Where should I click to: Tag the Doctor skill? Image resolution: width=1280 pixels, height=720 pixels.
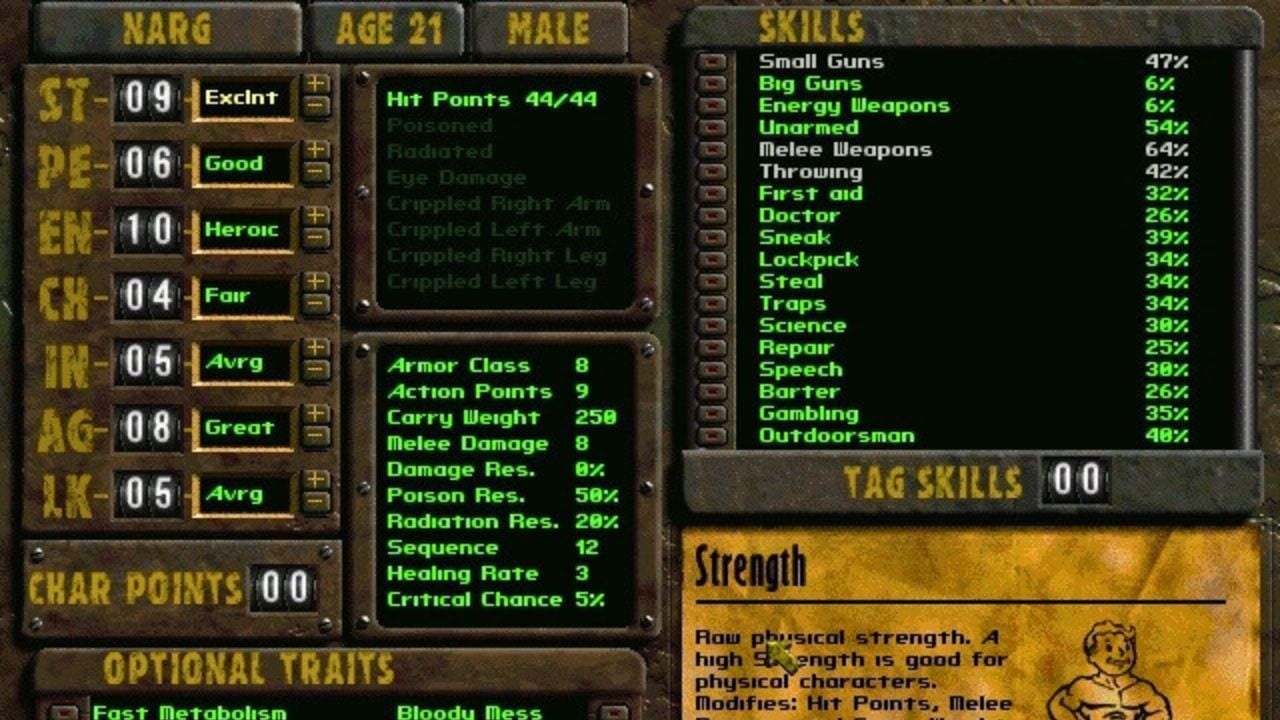711,215
